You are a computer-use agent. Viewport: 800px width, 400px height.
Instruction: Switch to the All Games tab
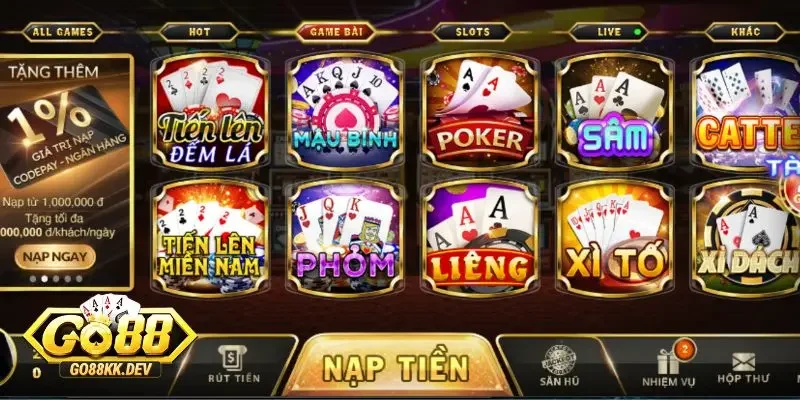pyautogui.click(x=62, y=32)
